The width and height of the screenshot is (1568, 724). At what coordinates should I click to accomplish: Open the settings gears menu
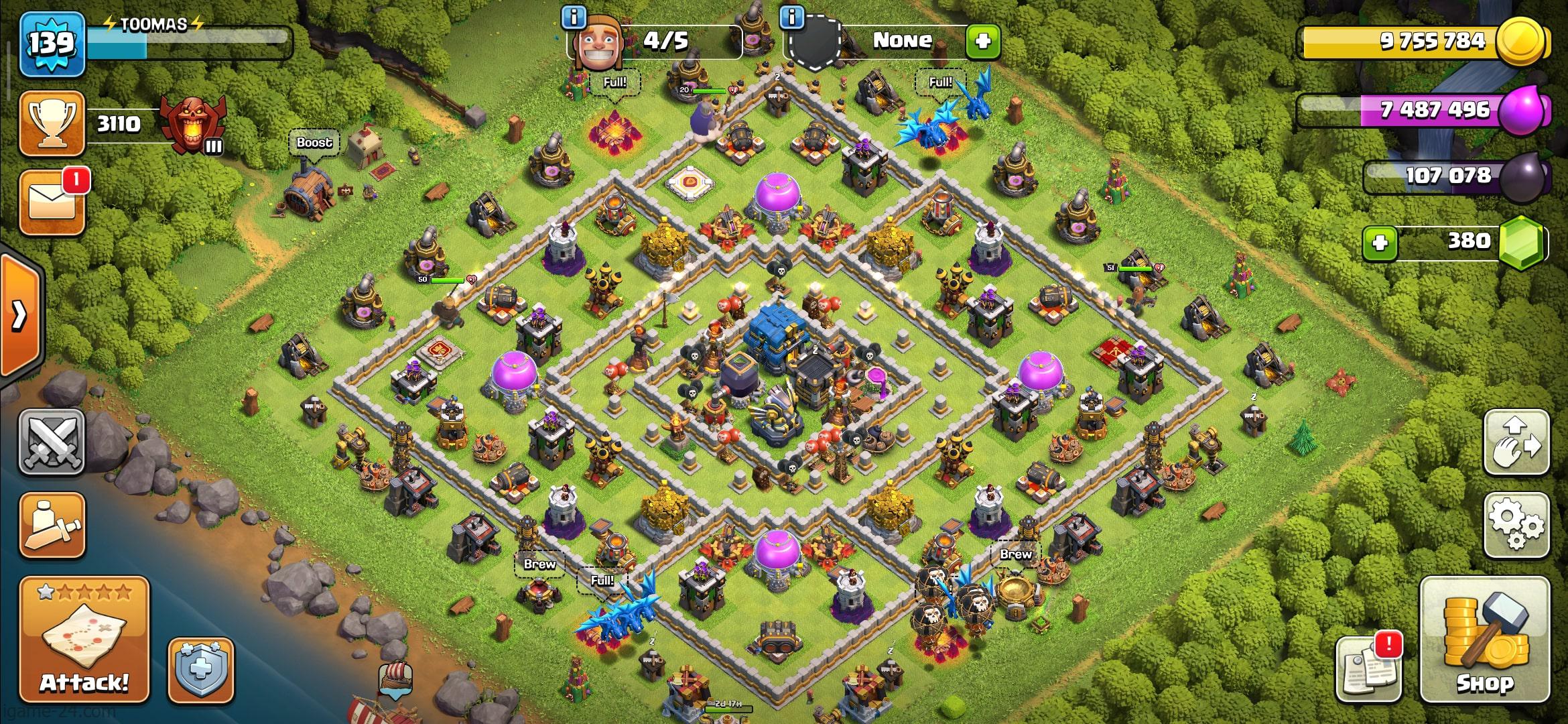tap(1516, 526)
